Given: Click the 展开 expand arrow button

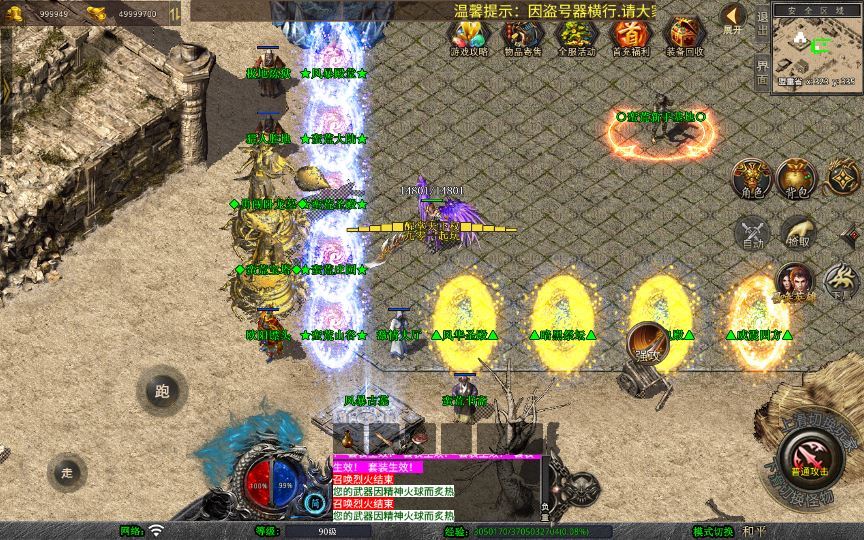Looking at the screenshot, I should pos(733,18).
